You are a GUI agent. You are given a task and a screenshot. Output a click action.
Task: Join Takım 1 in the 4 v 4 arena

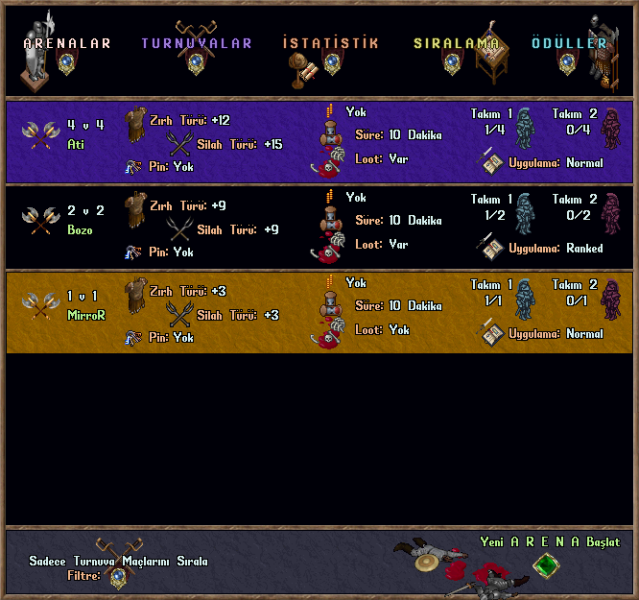click(x=524, y=127)
